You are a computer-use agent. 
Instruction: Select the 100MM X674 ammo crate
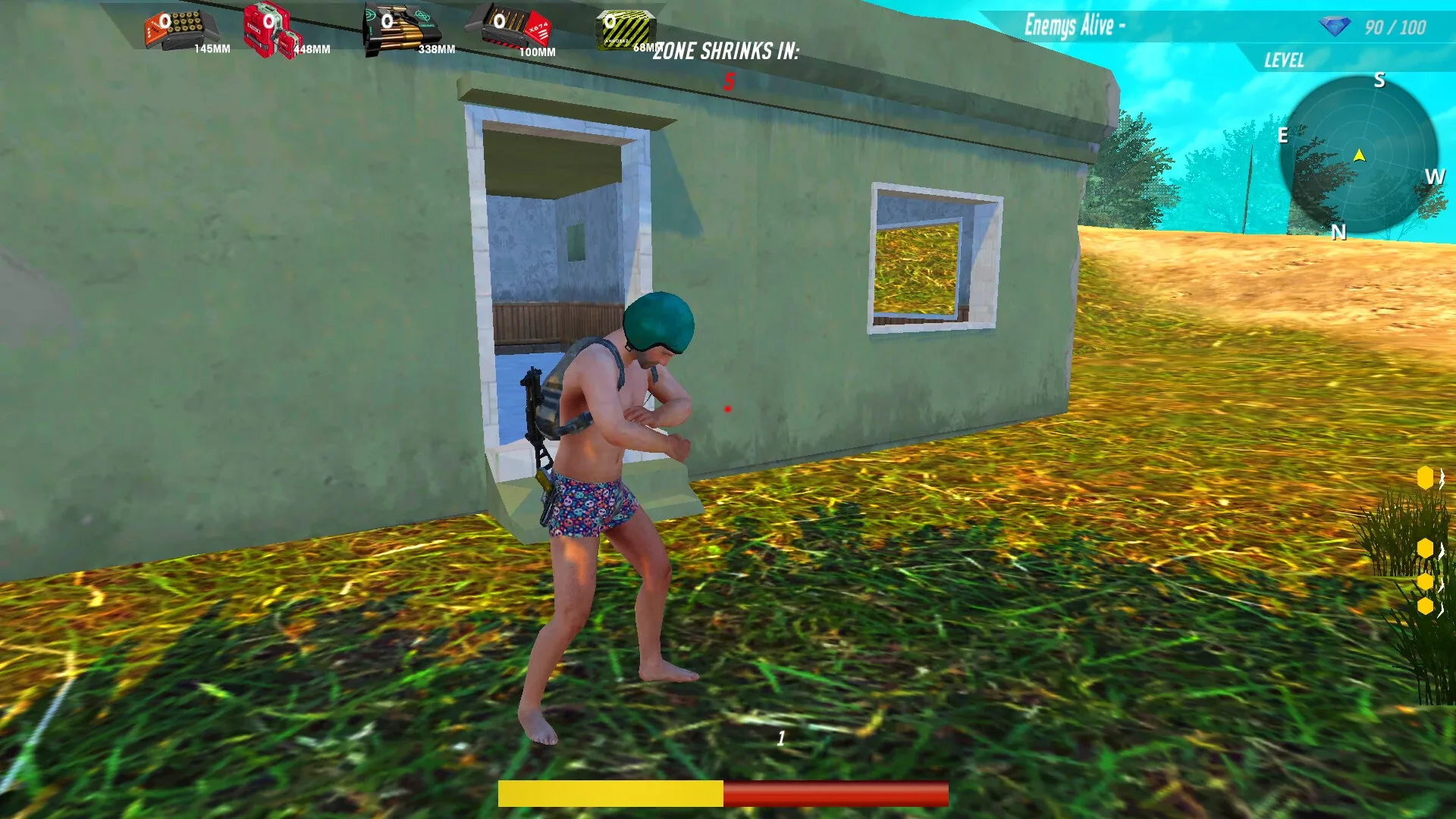click(512, 27)
